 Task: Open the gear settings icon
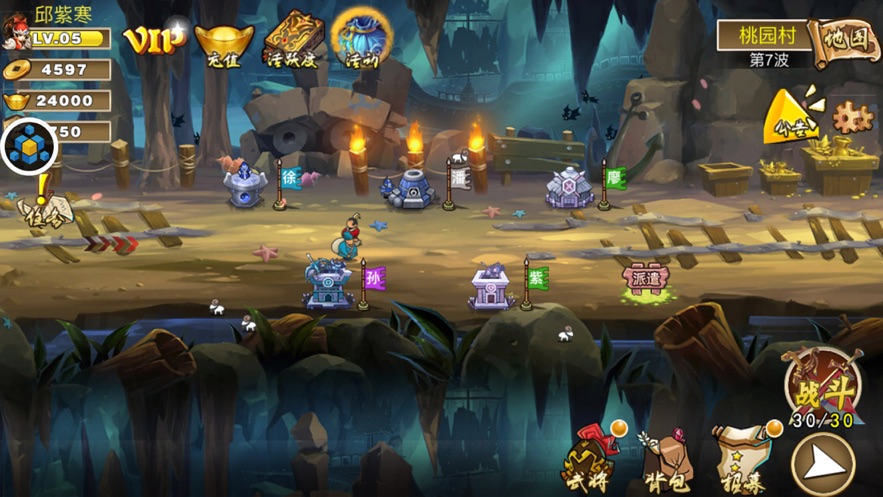click(x=853, y=117)
